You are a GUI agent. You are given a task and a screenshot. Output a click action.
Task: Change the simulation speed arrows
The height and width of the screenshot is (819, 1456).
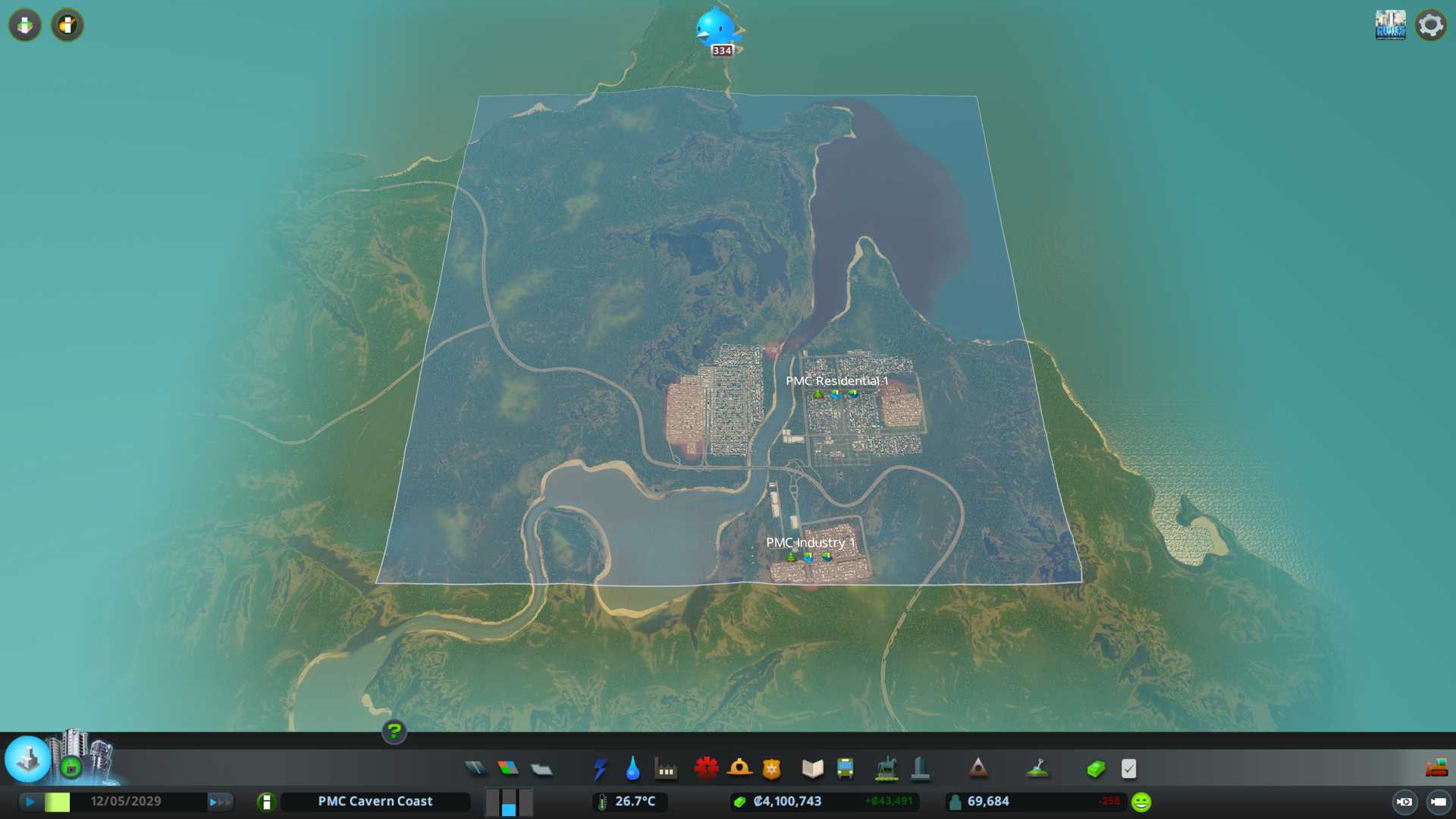tap(220, 802)
